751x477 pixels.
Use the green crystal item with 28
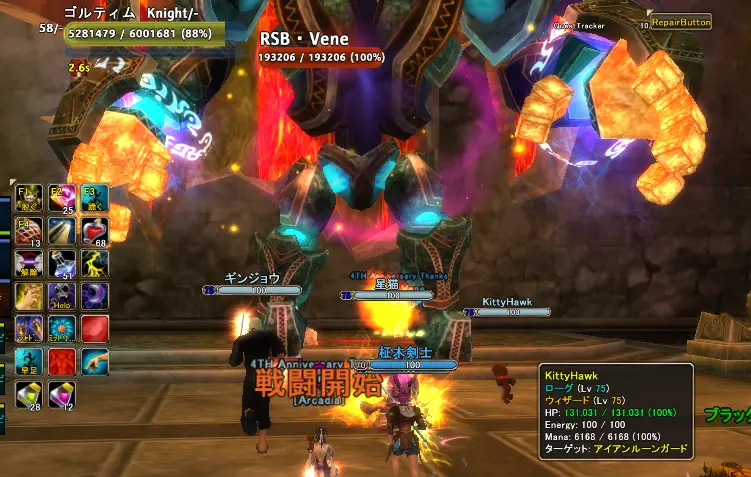tap(29, 395)
